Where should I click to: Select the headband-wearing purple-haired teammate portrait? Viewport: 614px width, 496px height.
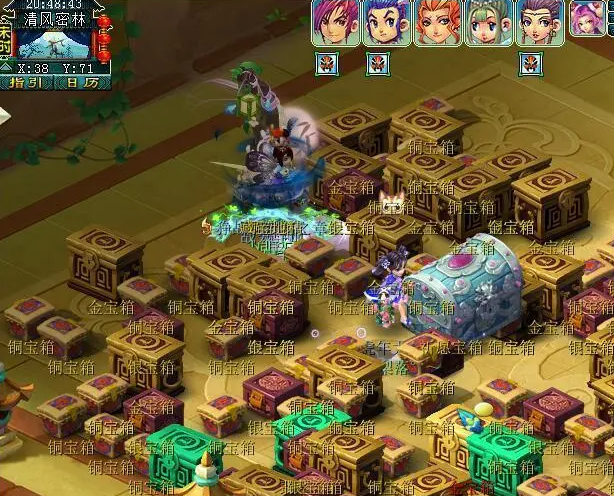(x=541, y=22)
